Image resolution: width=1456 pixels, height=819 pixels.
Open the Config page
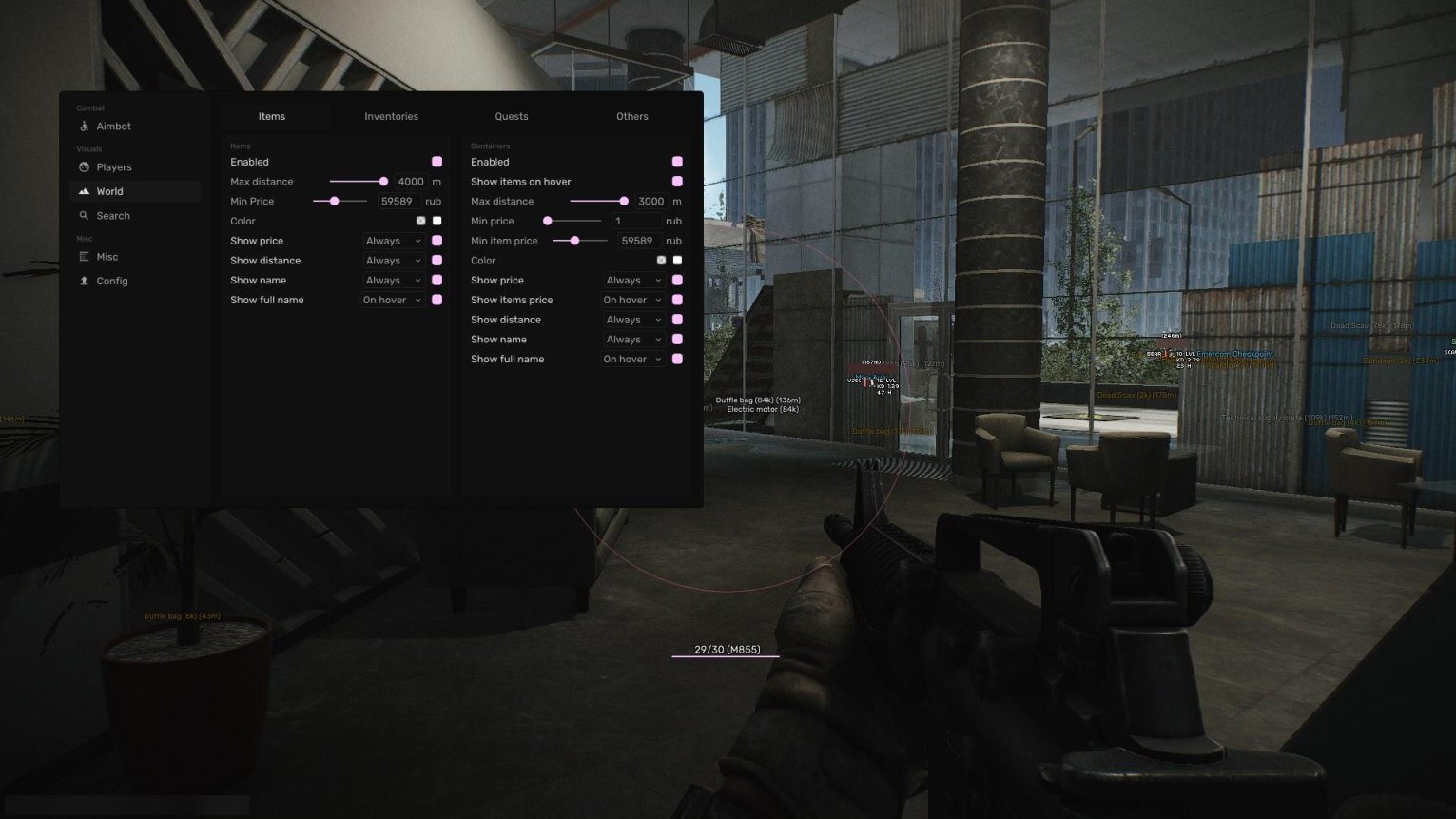click(111, 282)
